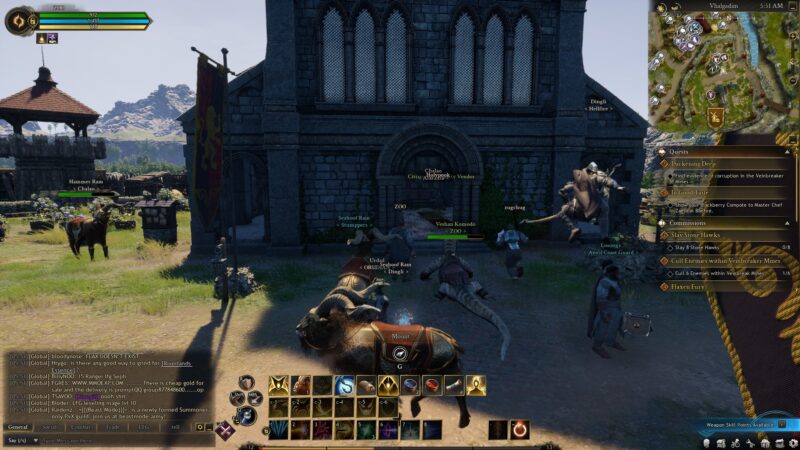Use the blue ring item in the top hotbar

pyautogui.click(x=410, y=384)
